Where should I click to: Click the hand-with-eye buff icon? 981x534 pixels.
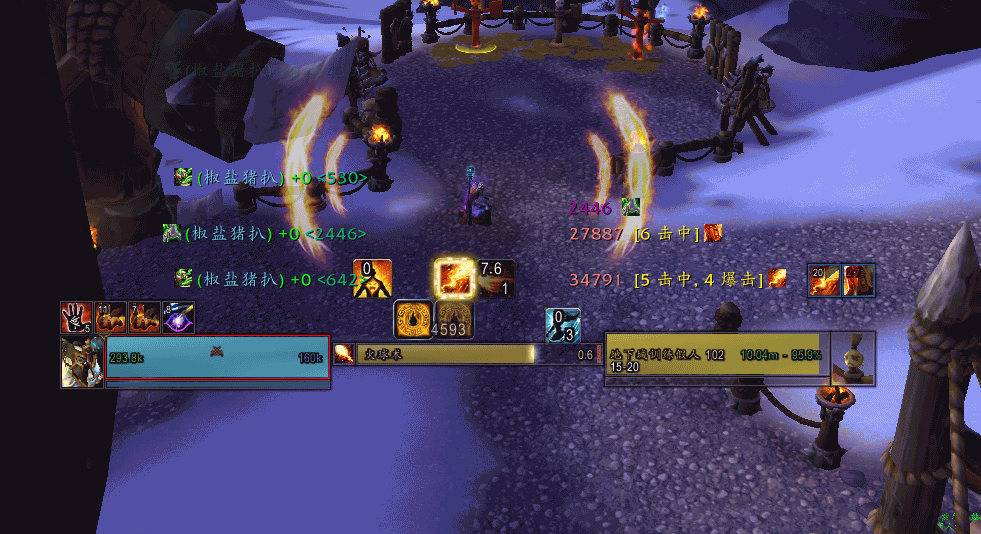coord(77,317)
